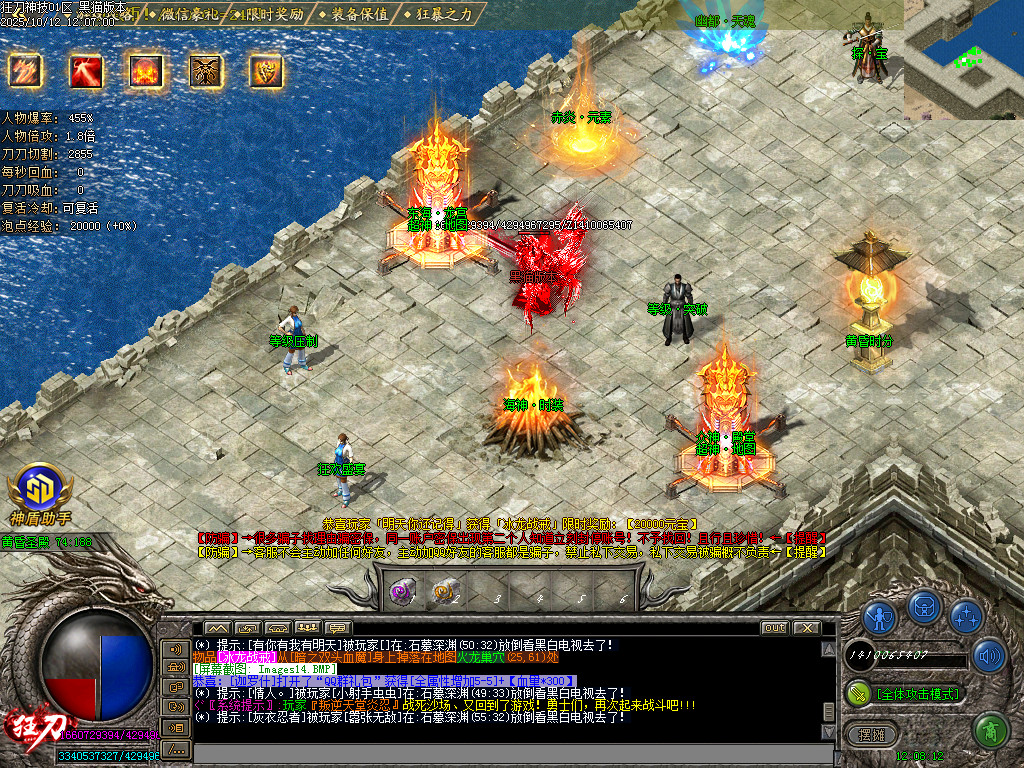Open the 狂暴之力 berserk power menu
The height and width of the screenshot is (768, 1024).
click(x=444, y=14)
